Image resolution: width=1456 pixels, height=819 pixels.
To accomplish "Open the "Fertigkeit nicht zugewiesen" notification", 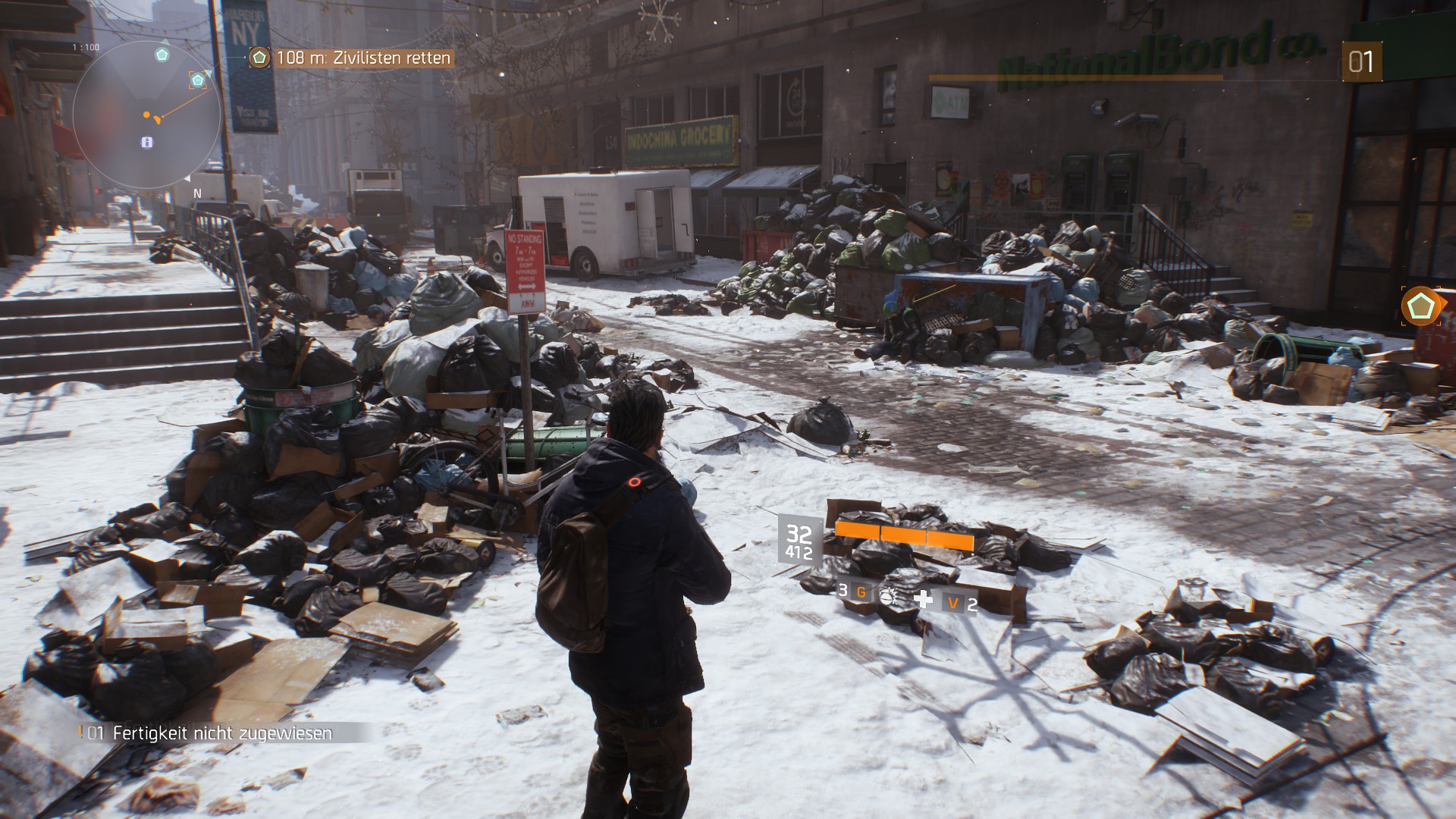I will click(221, 733).
